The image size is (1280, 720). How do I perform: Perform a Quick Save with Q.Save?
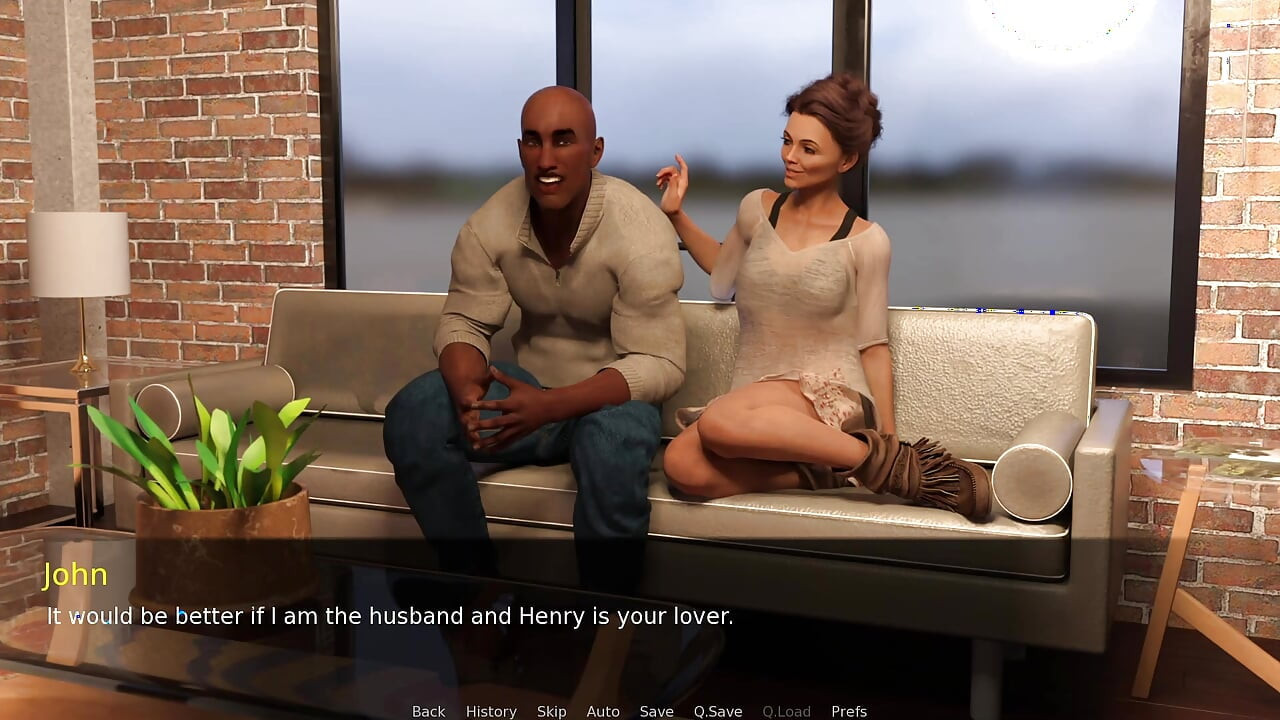[717, 711]
